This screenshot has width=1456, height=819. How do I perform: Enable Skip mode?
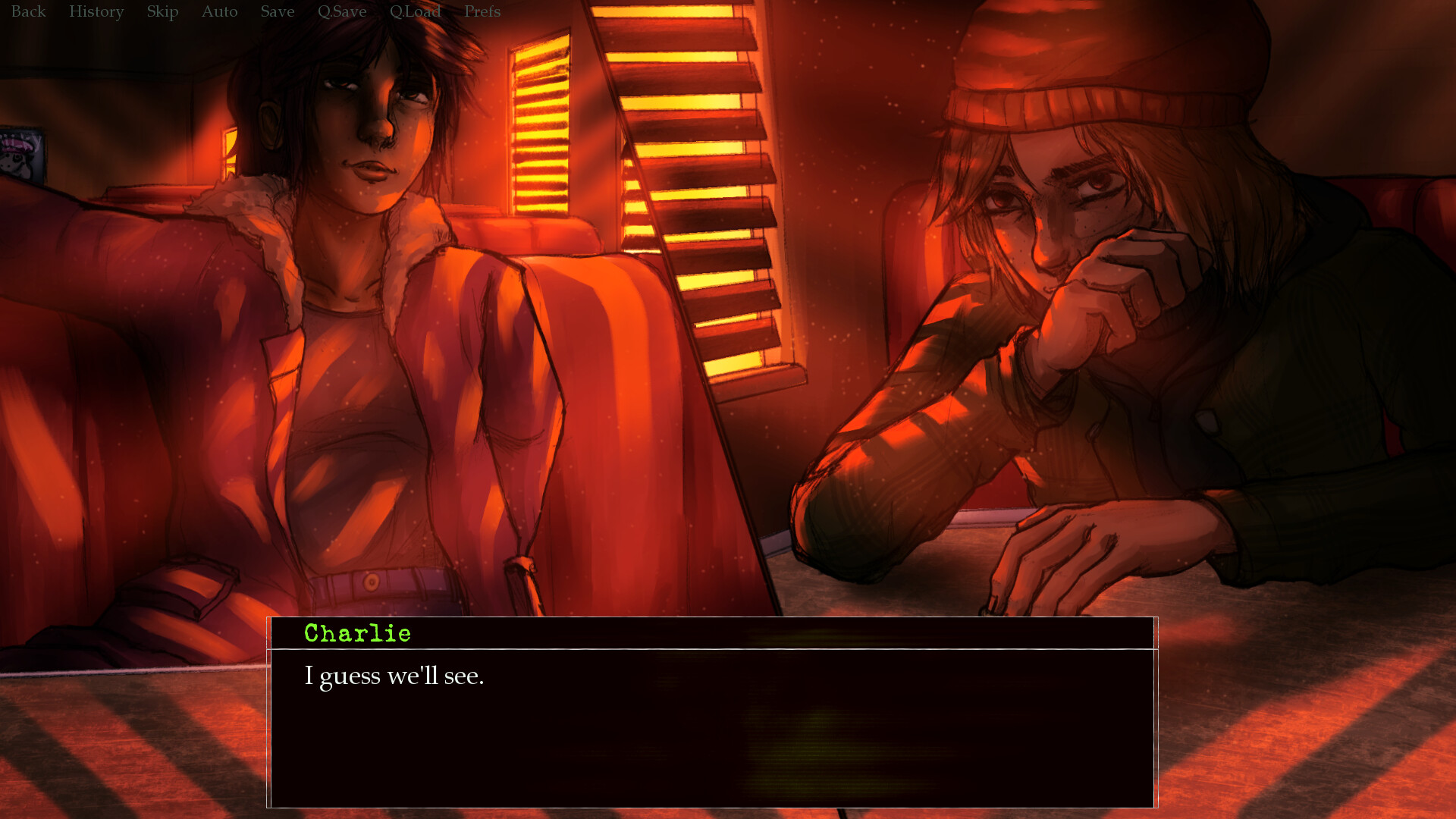tap(162, 11)
